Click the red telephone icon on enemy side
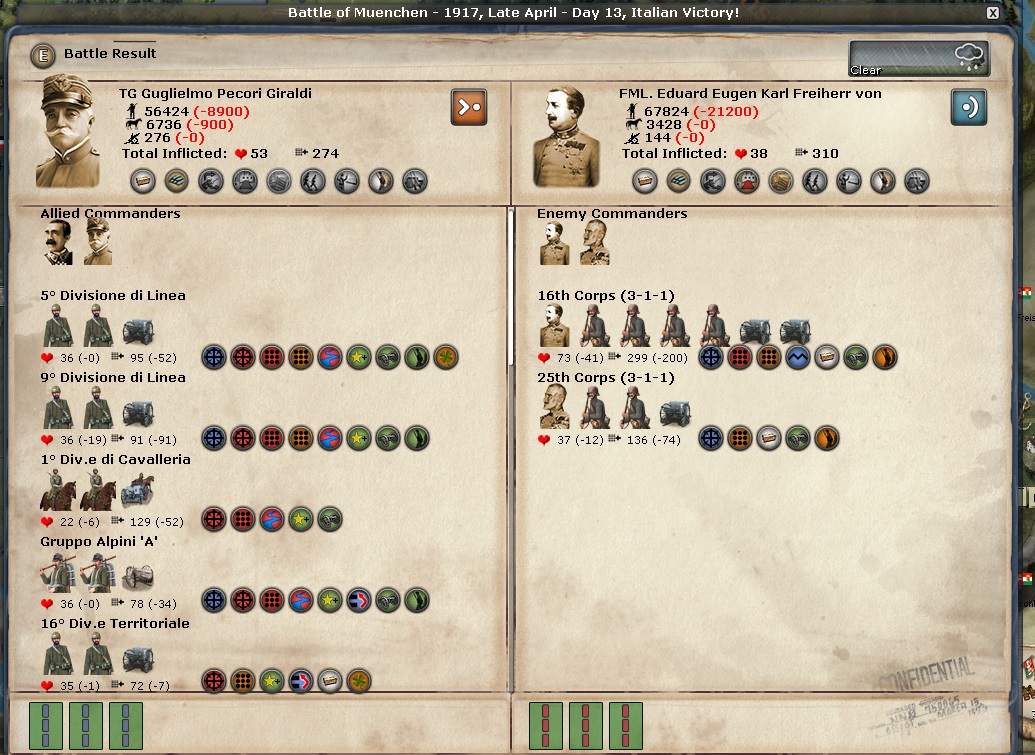Viewport: 1035px width, 755px height. [746, 181]
